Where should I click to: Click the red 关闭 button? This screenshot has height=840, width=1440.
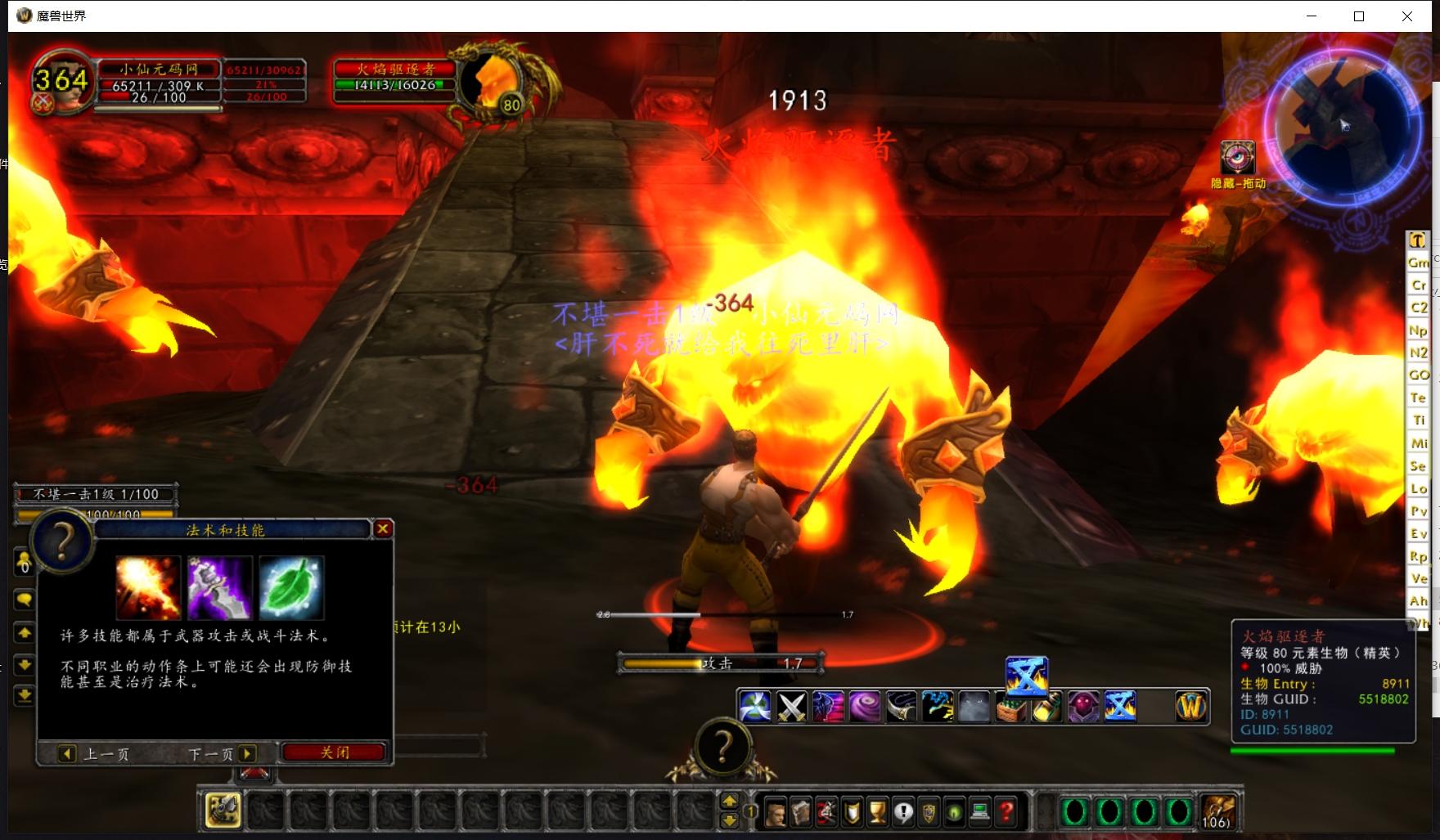(334, 752)
